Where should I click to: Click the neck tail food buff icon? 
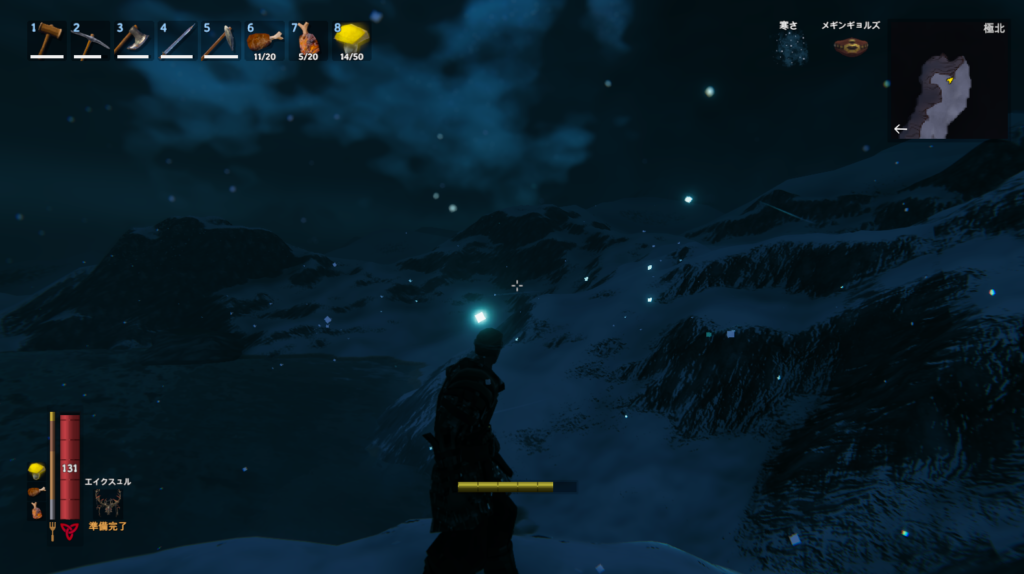pos(36,510)
